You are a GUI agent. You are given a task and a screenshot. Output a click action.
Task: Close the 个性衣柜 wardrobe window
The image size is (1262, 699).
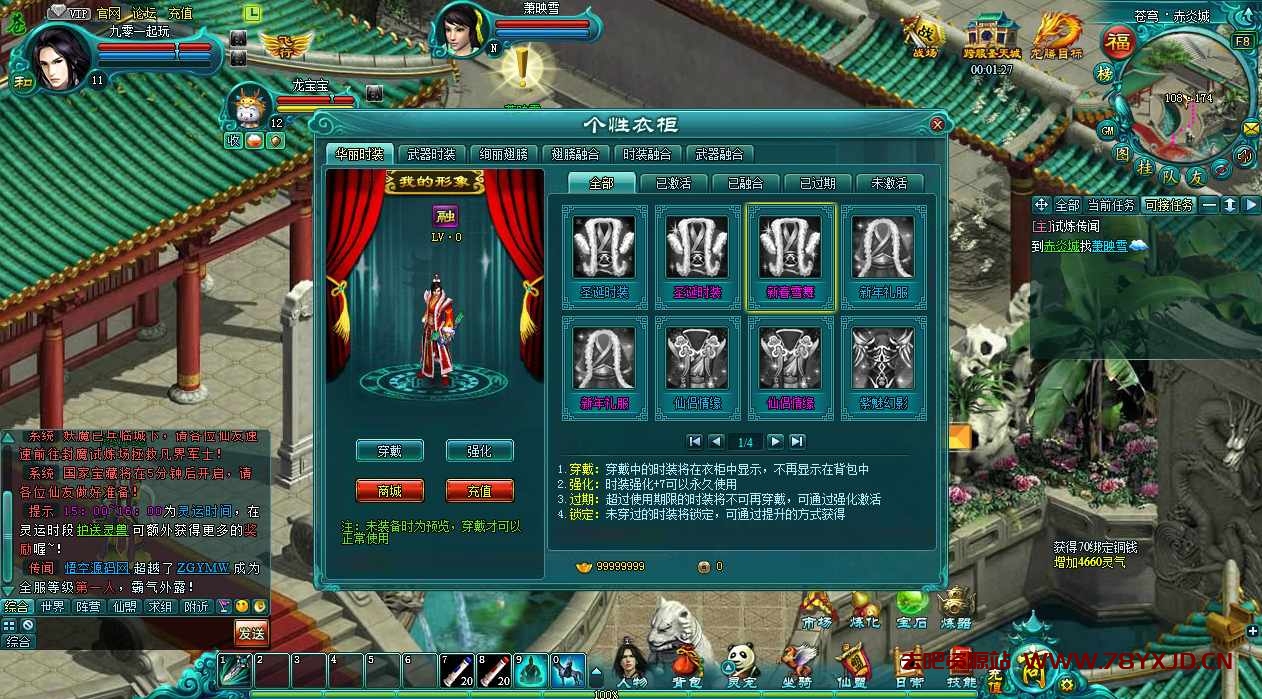[937, 125]
